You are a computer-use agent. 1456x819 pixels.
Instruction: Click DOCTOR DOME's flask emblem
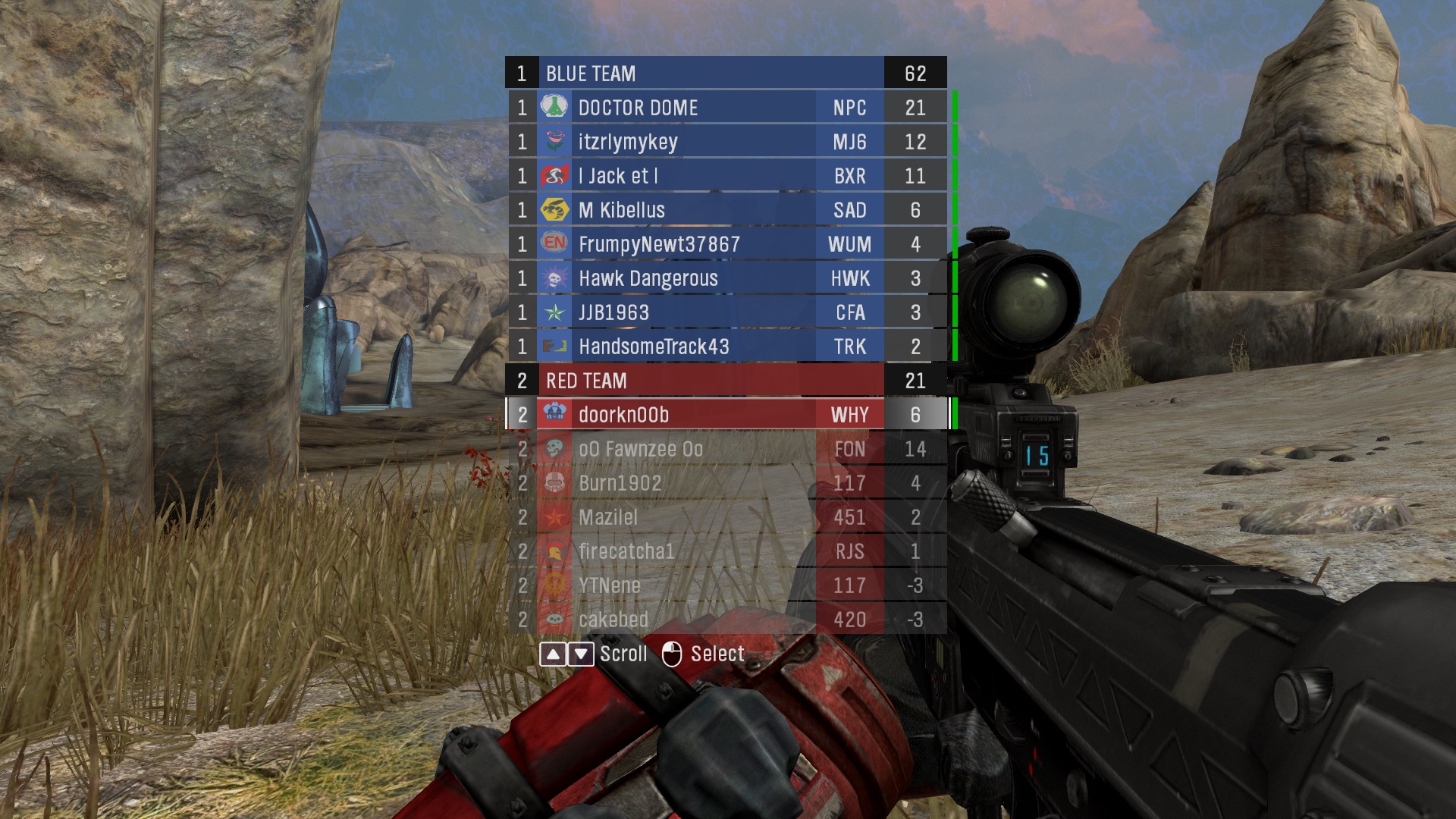tap(556, 107)
